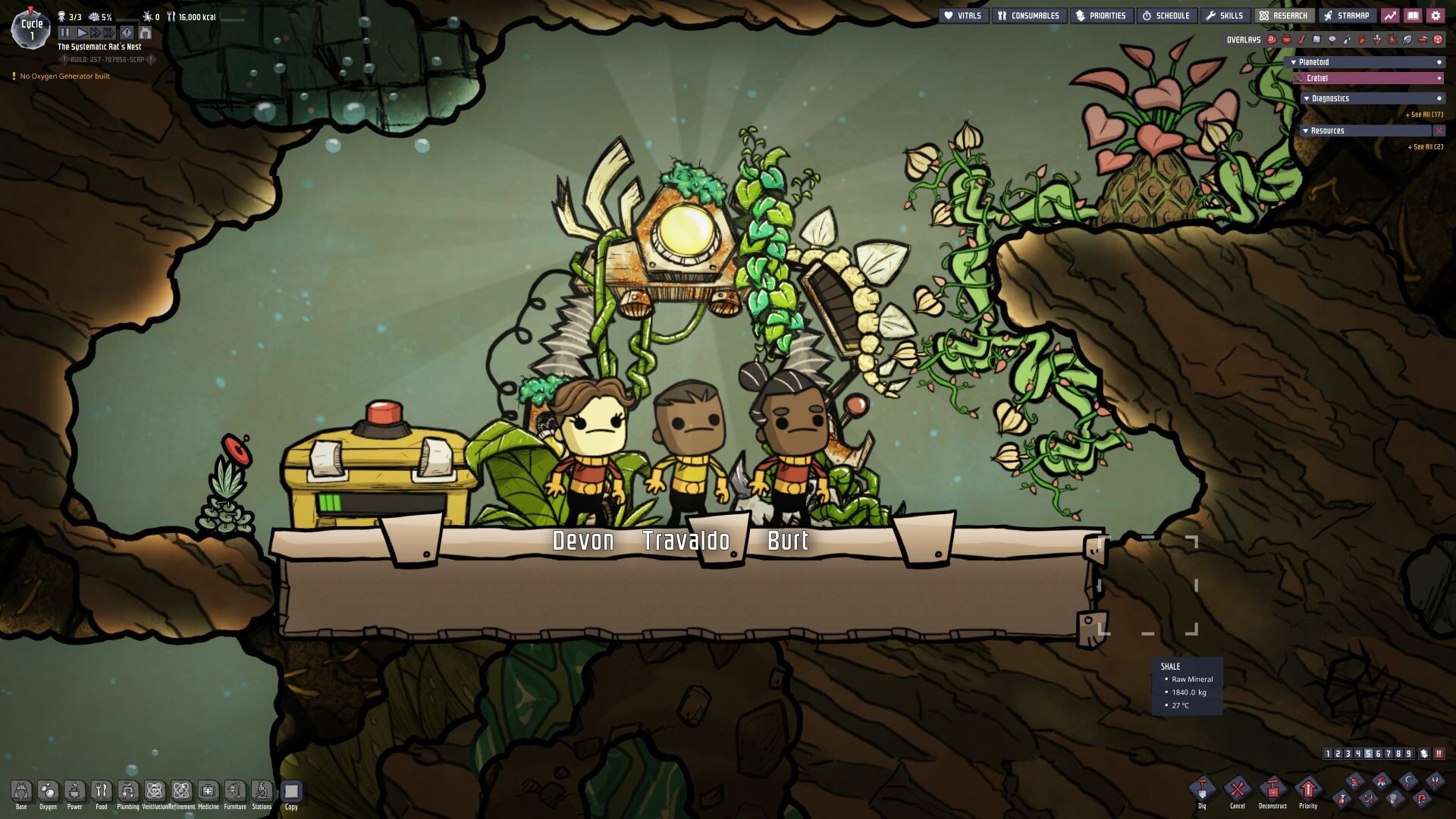Toggle the red alert diamond button

click(x=127, y=33)
